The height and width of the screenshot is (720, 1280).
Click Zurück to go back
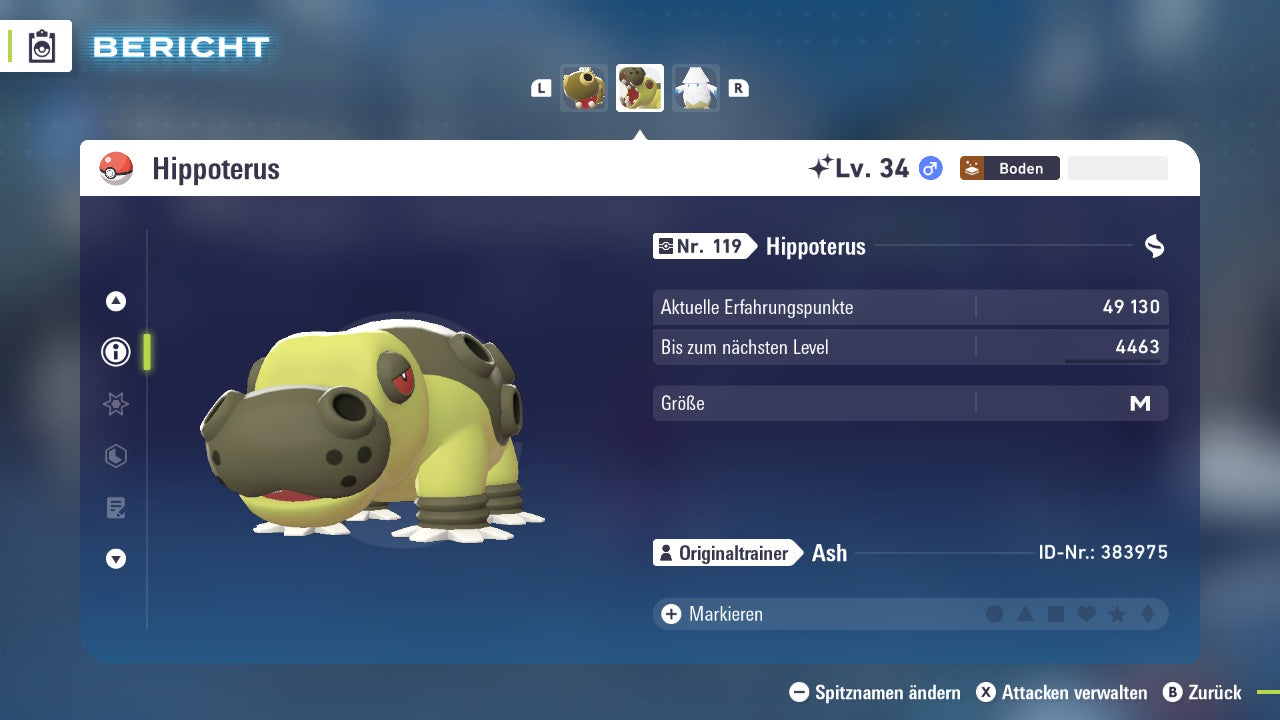1212,692
